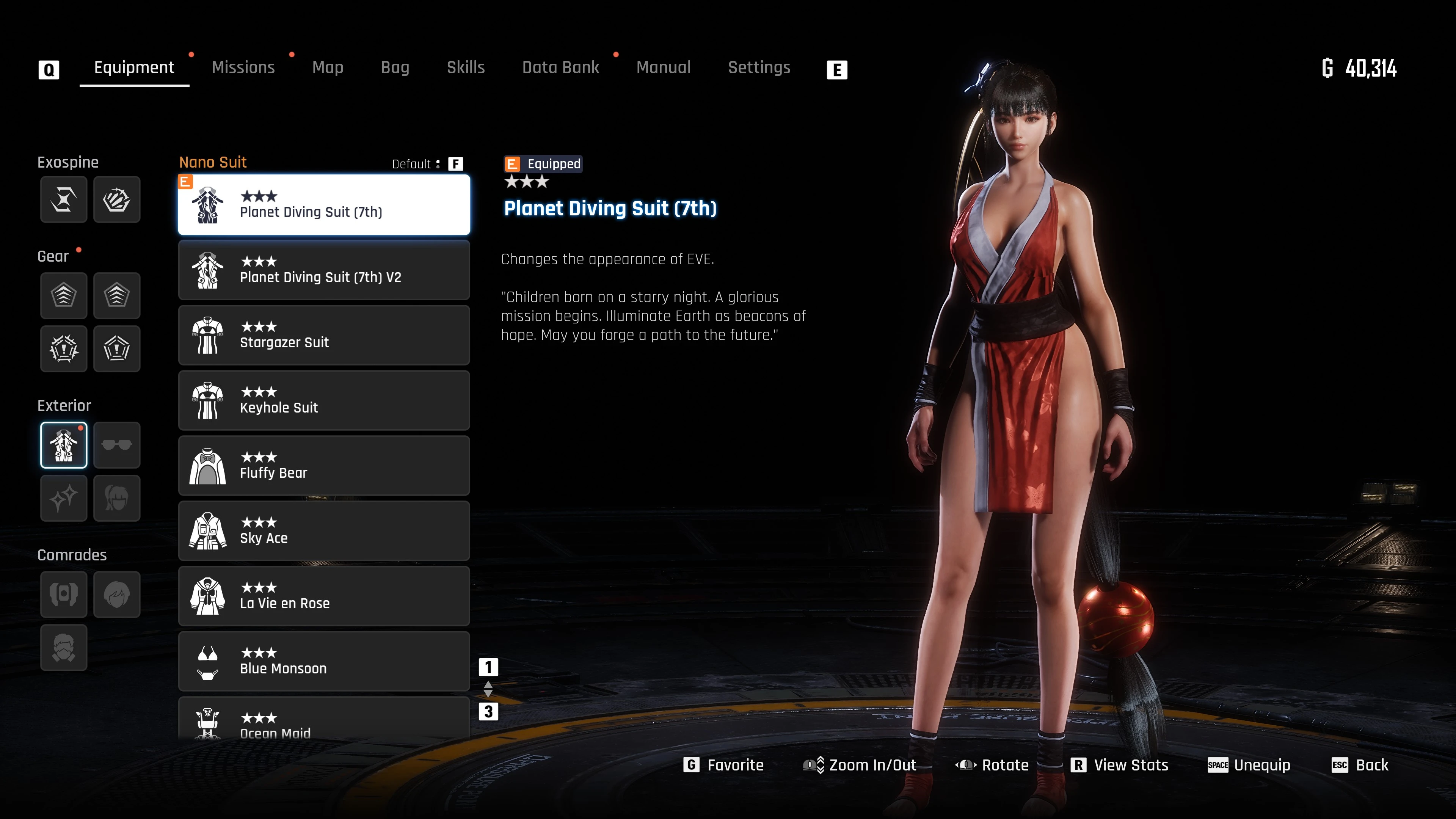Switch to the Missions tab
Viewport: 1456px width, 819px height.
243,67
